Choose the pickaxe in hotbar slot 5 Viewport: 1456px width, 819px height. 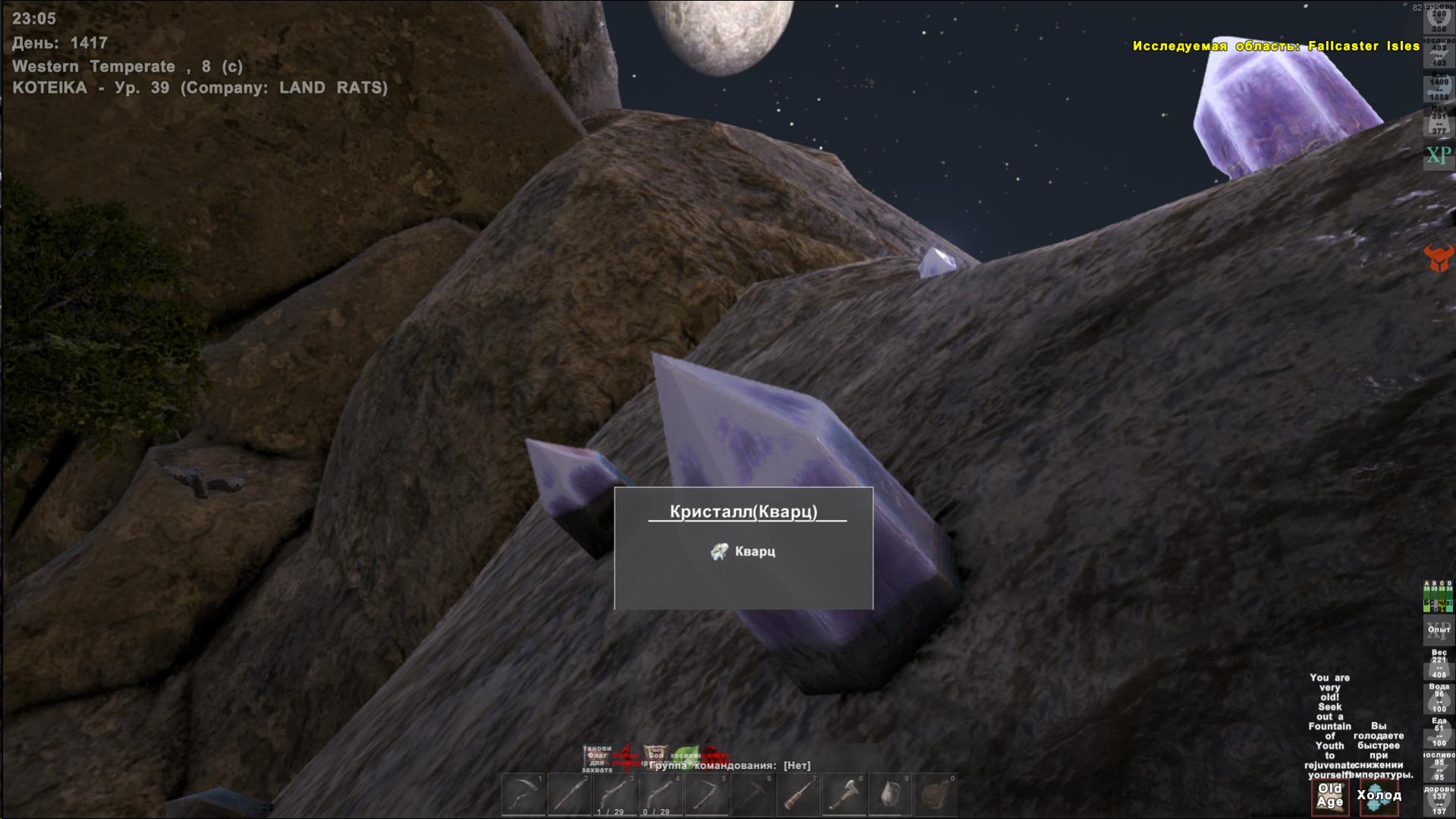point(706,795)
